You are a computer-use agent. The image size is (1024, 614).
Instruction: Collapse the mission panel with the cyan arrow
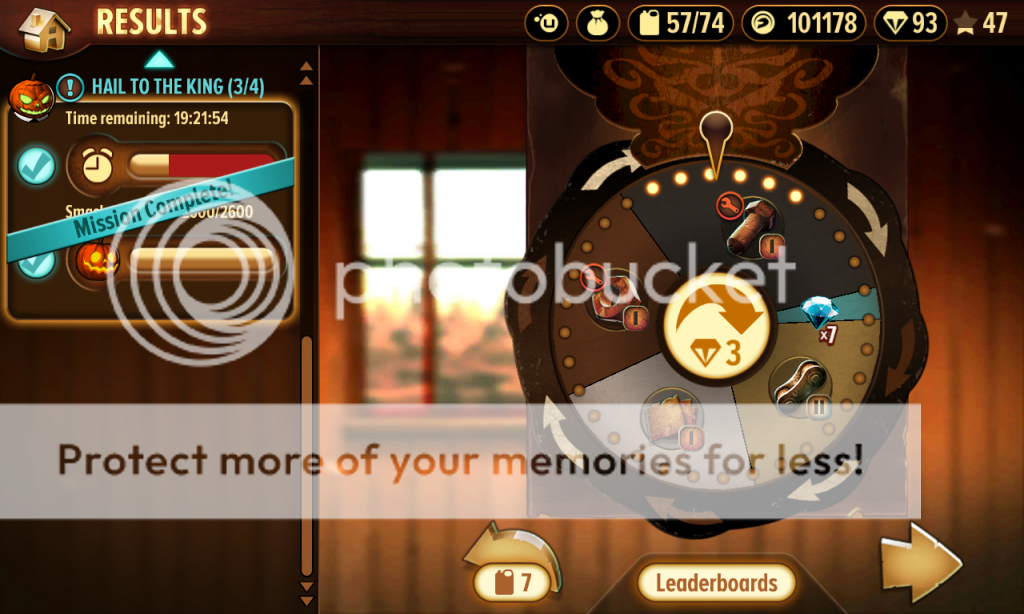tap(160, 59)
